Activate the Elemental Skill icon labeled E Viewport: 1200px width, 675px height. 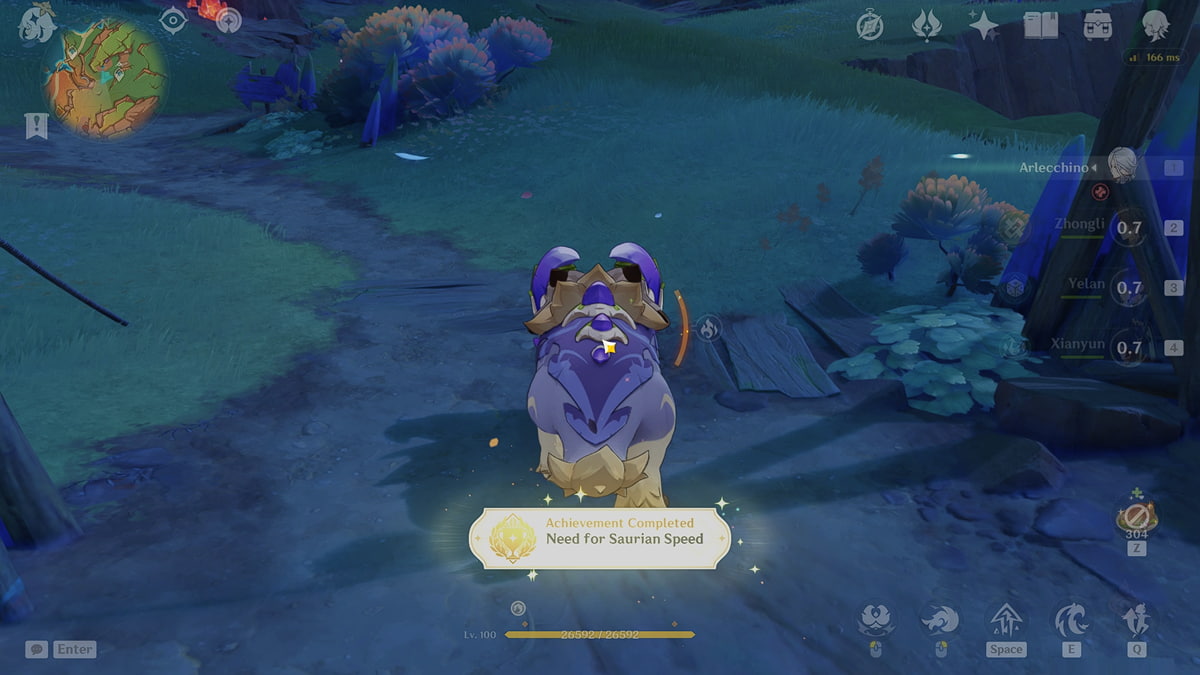pyautogui.click(x=1071, y=622)
